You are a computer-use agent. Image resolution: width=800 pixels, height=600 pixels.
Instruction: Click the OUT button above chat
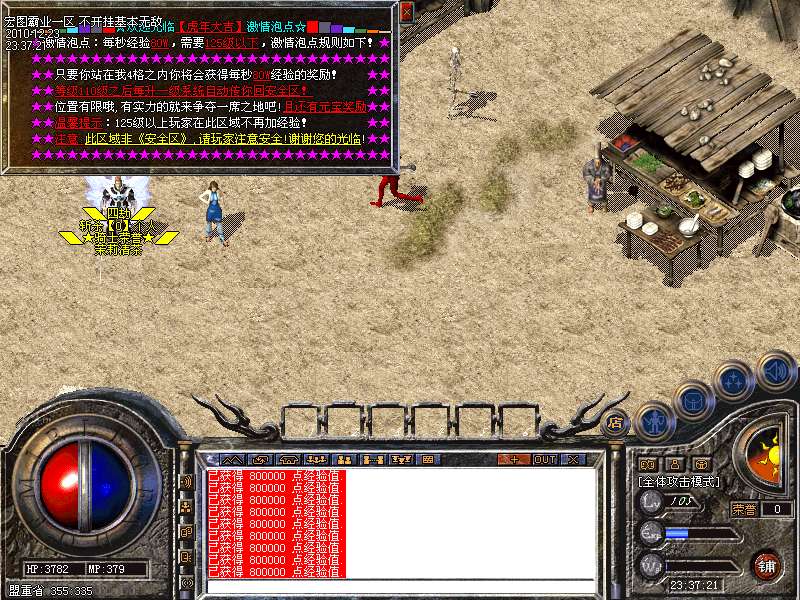pos(545,459)
